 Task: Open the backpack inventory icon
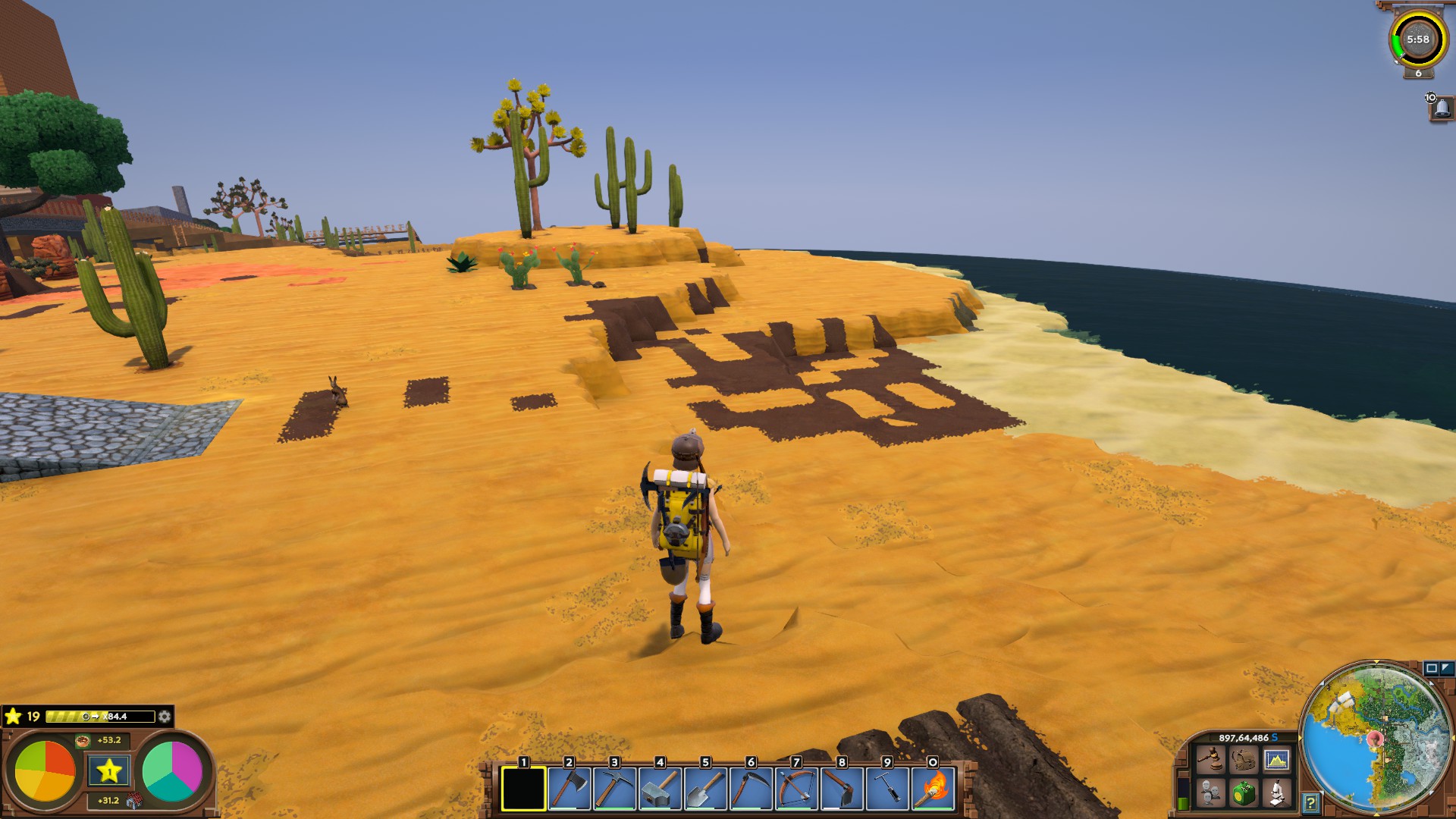click(x=1244, y=759)
